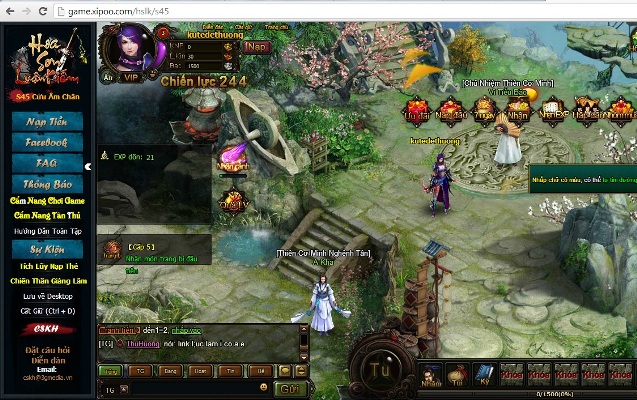Open the Cẩm Nang Tân Thủ guide
The width and height of the screenshot is (637, 400).
click(x=47, y=215)
